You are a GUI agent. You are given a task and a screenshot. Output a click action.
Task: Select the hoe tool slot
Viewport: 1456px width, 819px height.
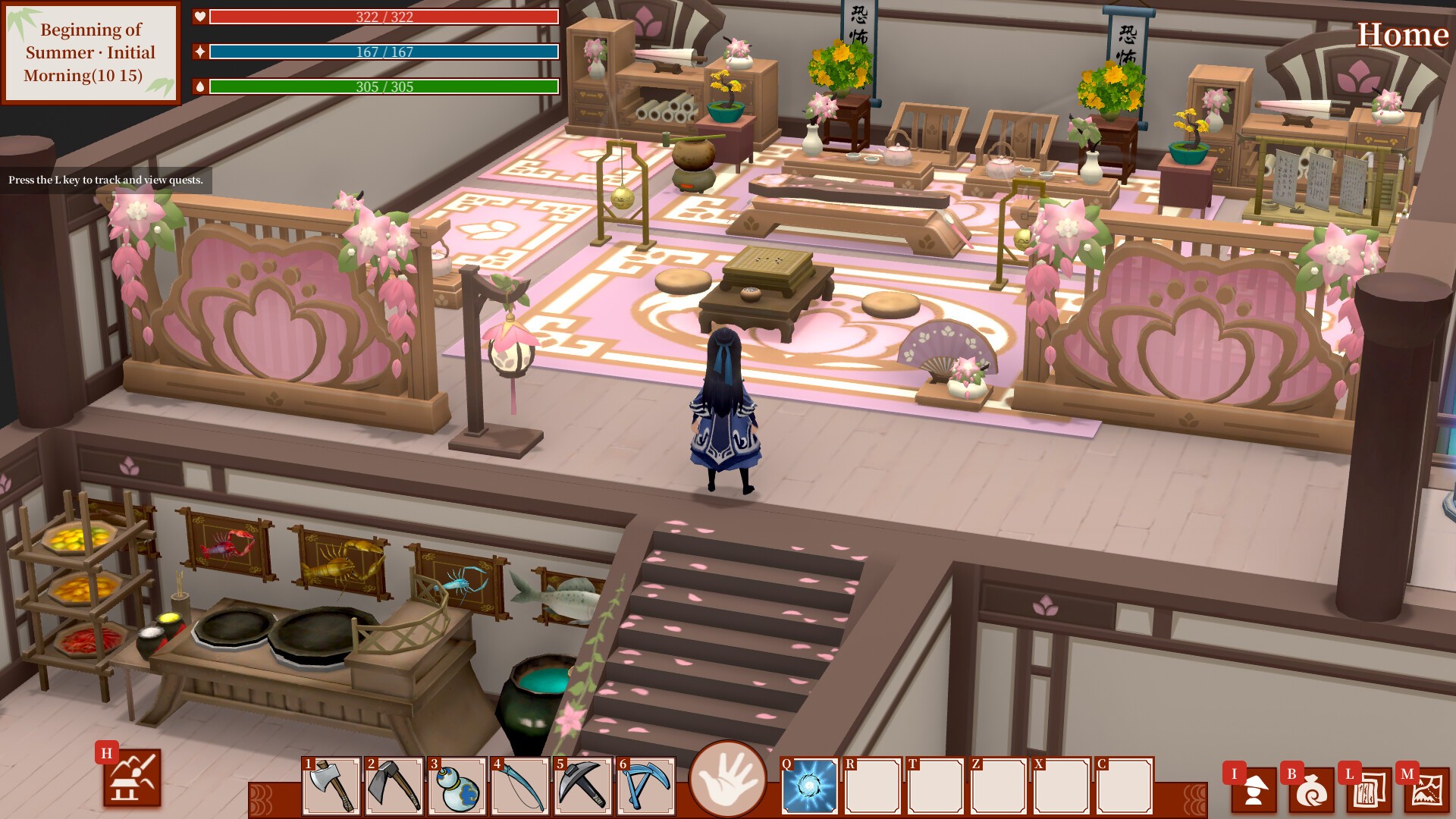click(394, 786)
